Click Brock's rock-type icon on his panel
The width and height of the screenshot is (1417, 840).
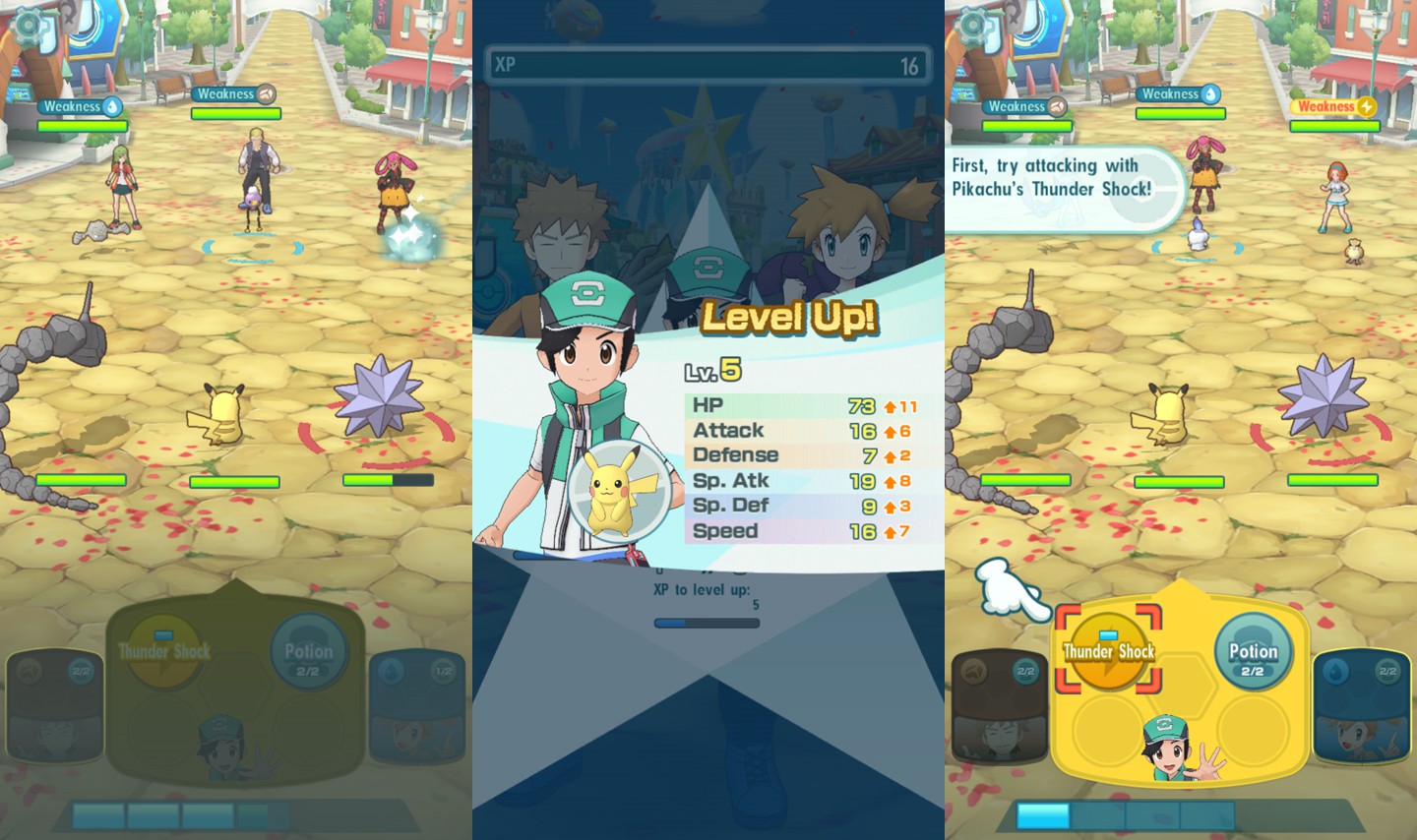point(974,674)
